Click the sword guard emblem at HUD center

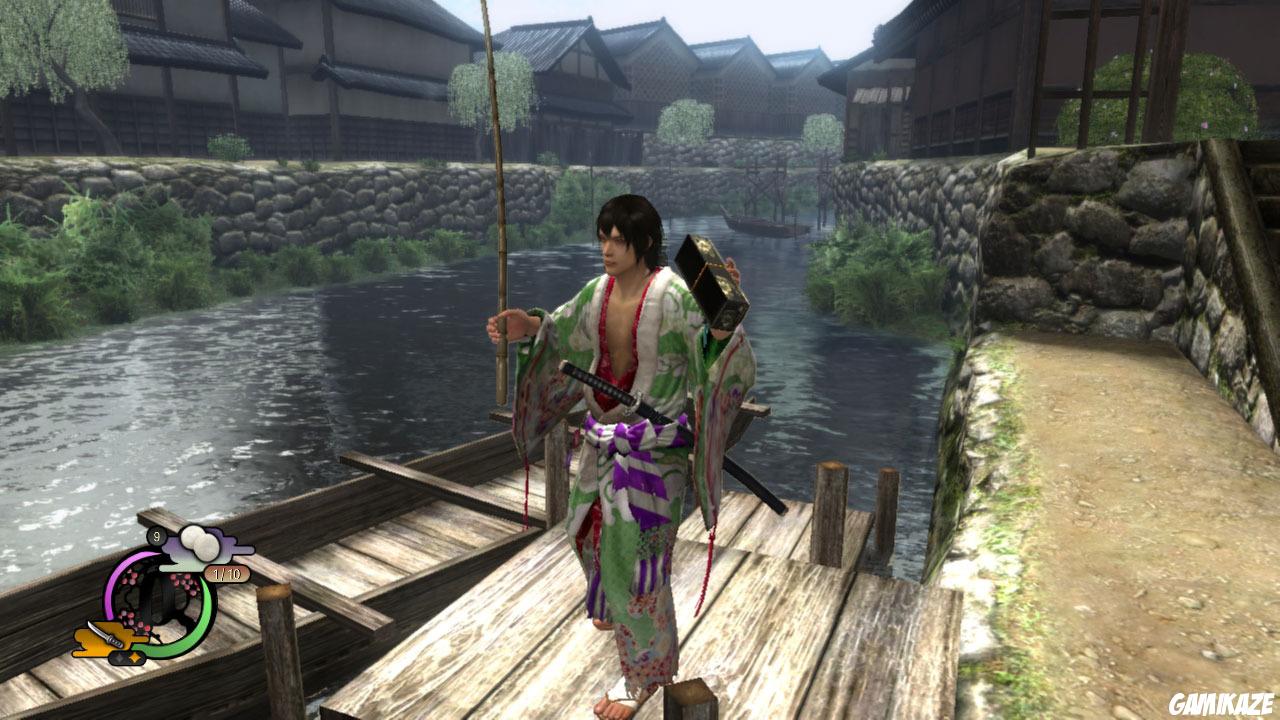[x=158, y=602]
